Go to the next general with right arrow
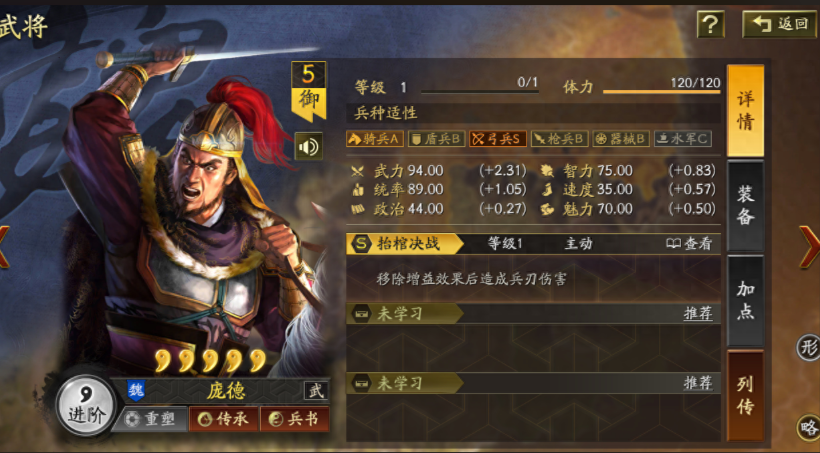Viewport: 820px width, 453px height. (808, 246)
